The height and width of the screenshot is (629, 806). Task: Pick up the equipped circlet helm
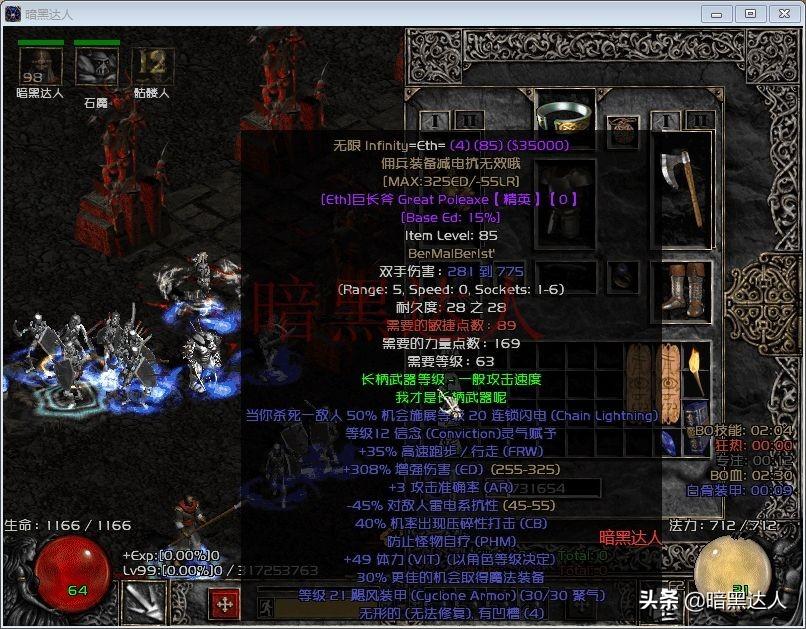click(x=565, y=112)
